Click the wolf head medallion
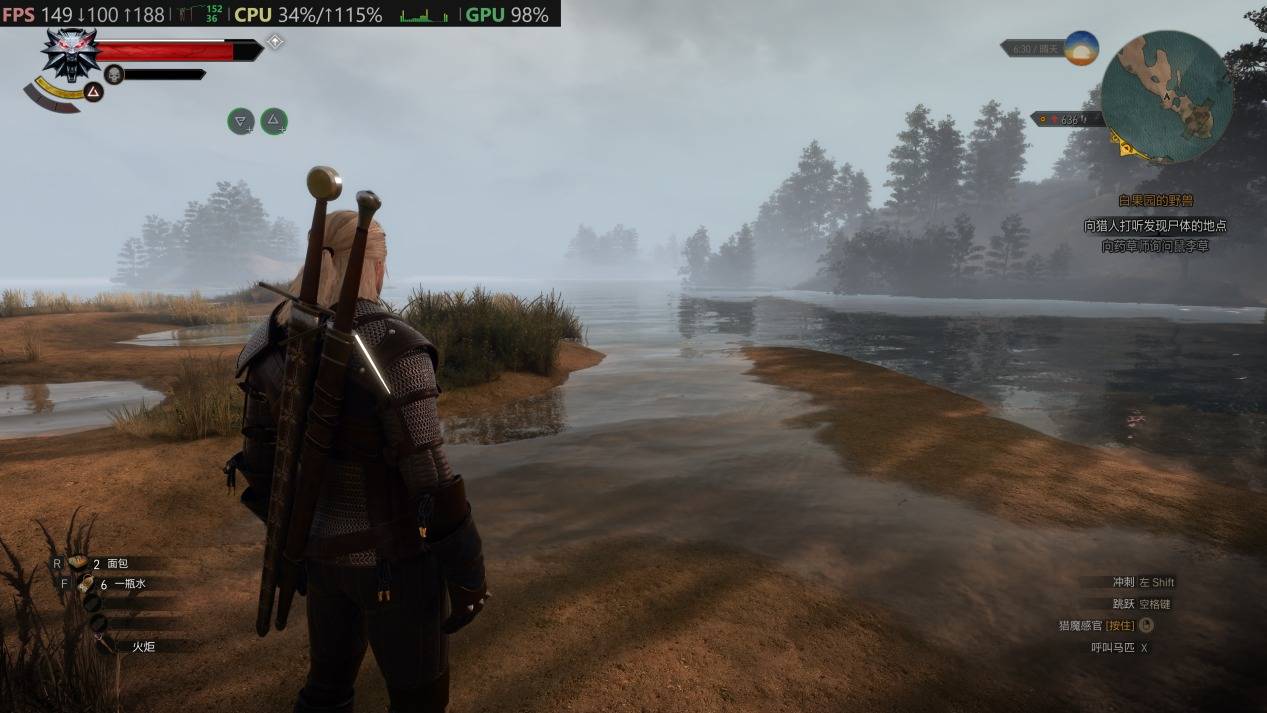1267x713 pixels. [x=70, y=54]
